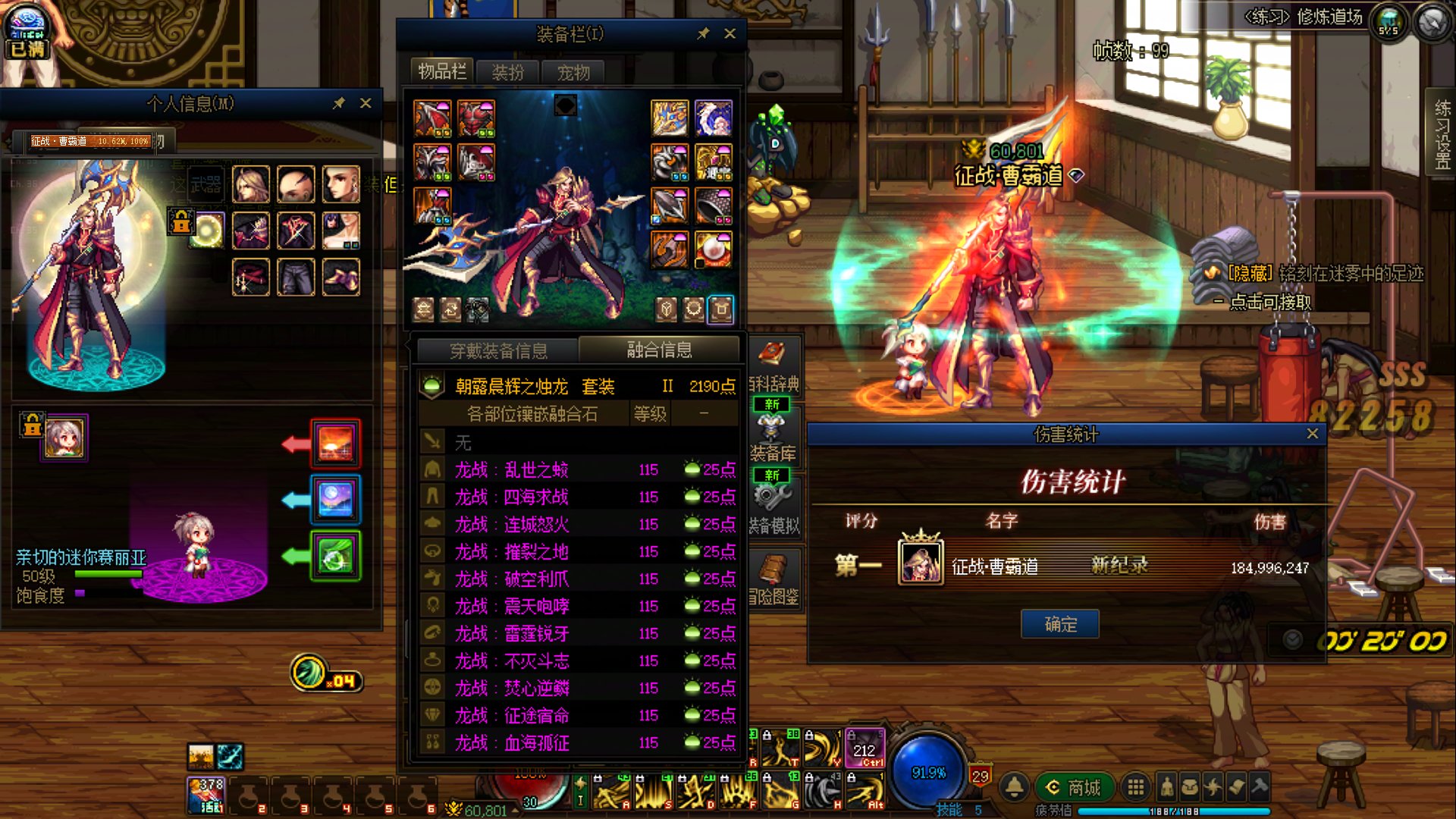
Task: Open the 商城 mall button
Action: (1073, 787)
